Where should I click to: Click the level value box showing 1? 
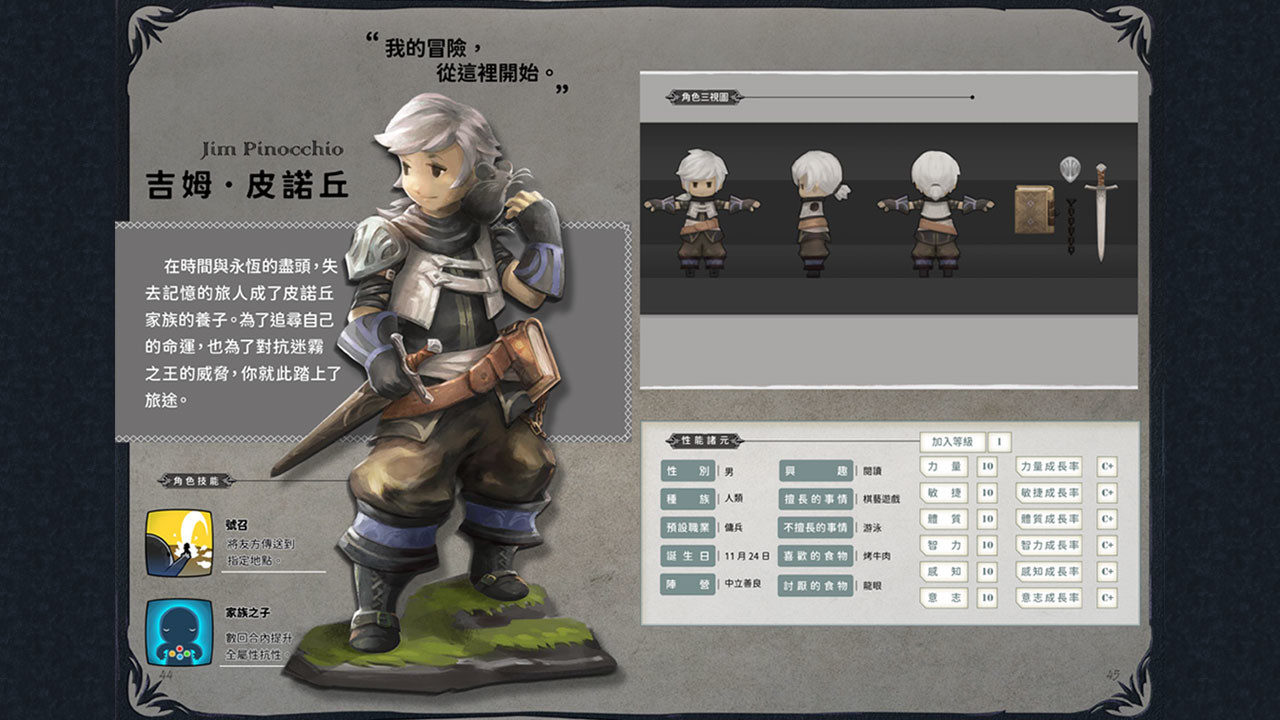click(998, 442)
